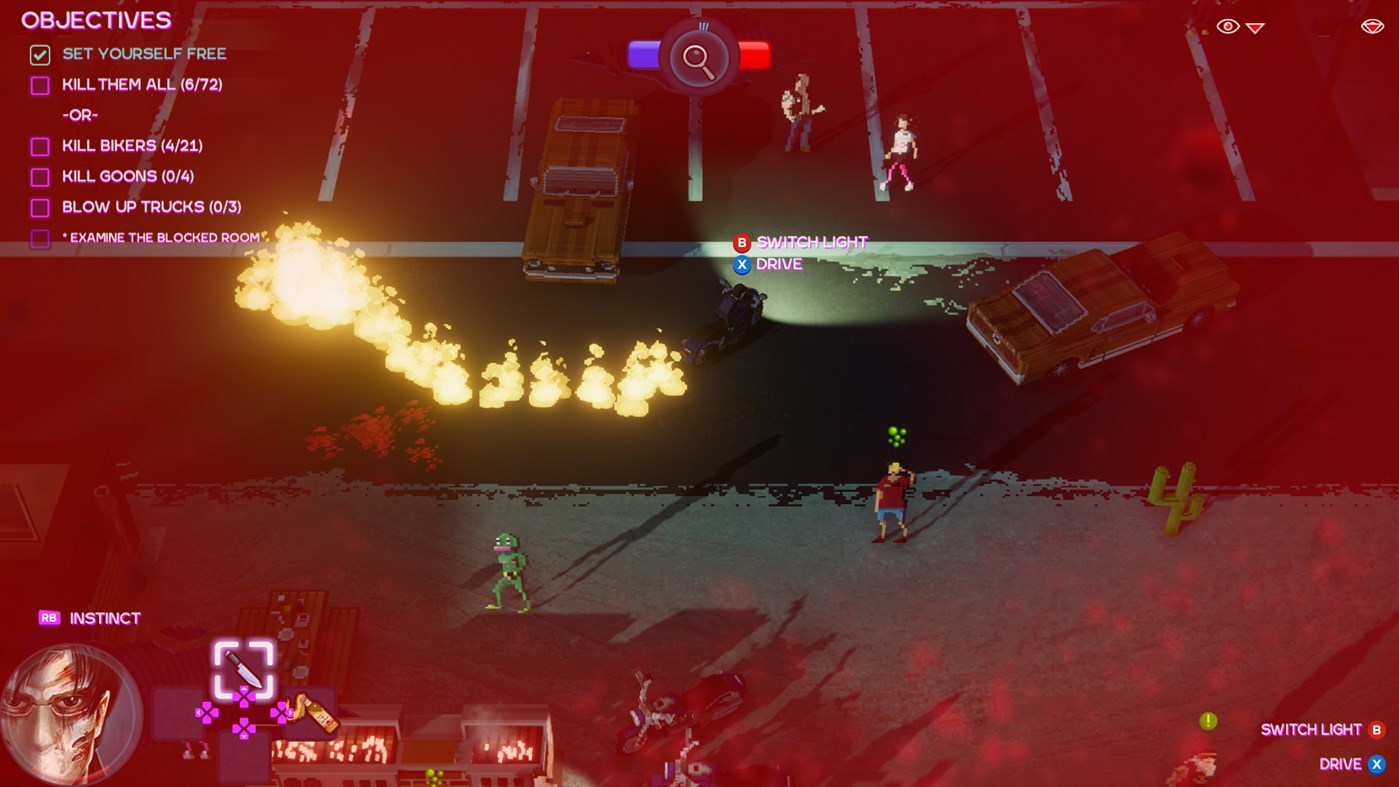The width and height of the screenshot is (1399, 787).
Task: Select the Kill Them All objective entry
Action: (142, 83)
